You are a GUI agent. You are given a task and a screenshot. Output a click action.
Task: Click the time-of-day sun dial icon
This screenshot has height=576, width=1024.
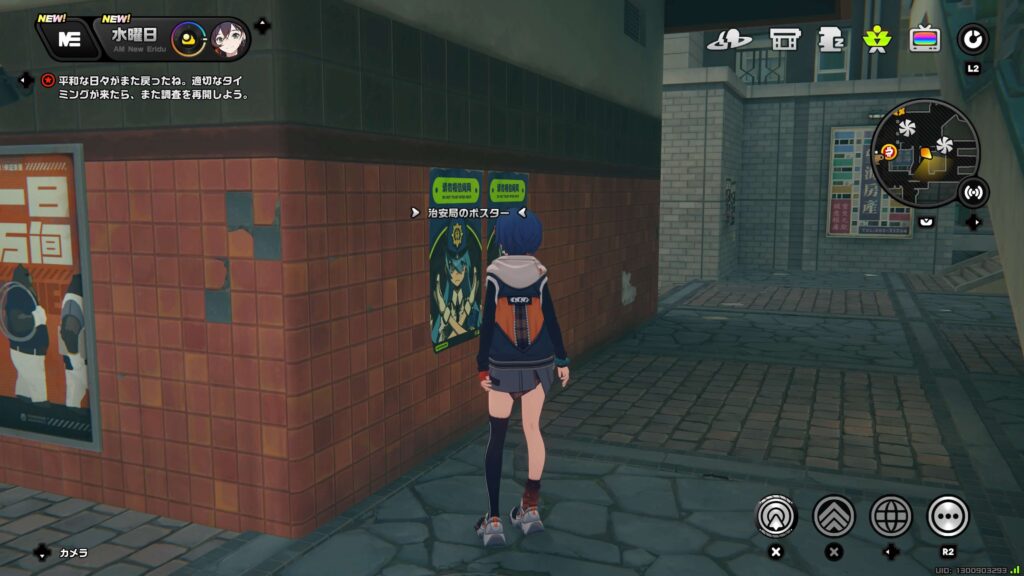187,40
